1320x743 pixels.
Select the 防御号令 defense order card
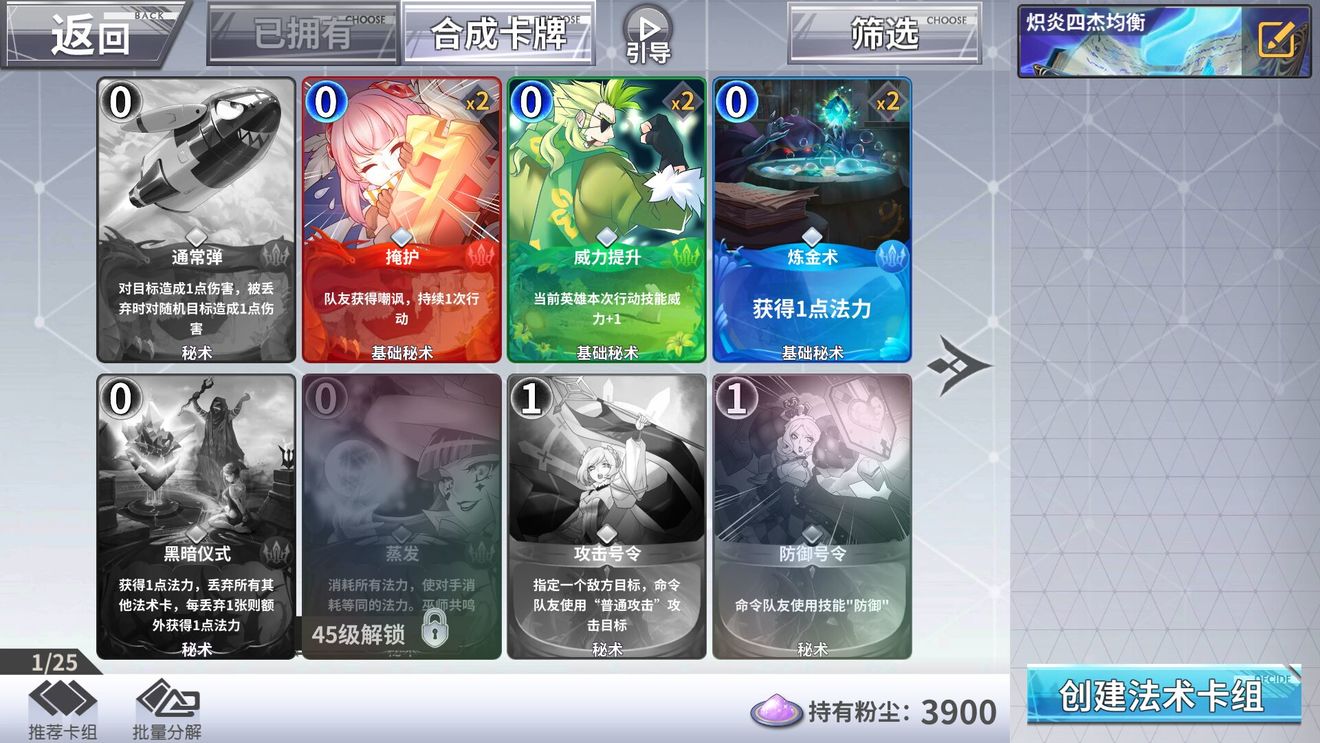(x=812, y=520)
